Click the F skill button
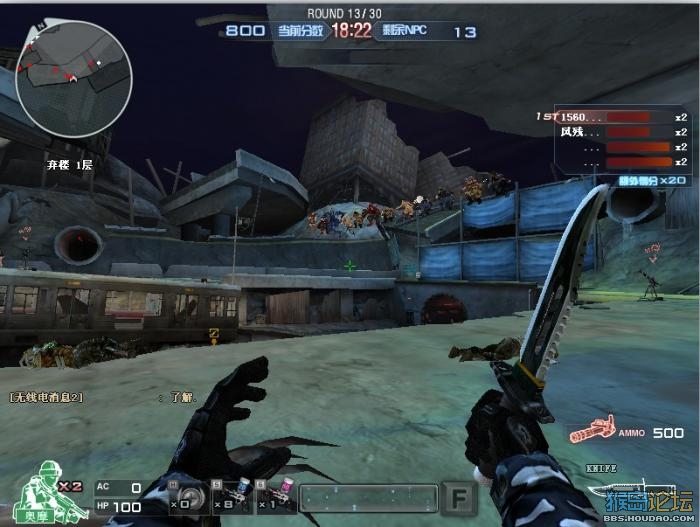The image size is (700, 527). tap(459, 497)
